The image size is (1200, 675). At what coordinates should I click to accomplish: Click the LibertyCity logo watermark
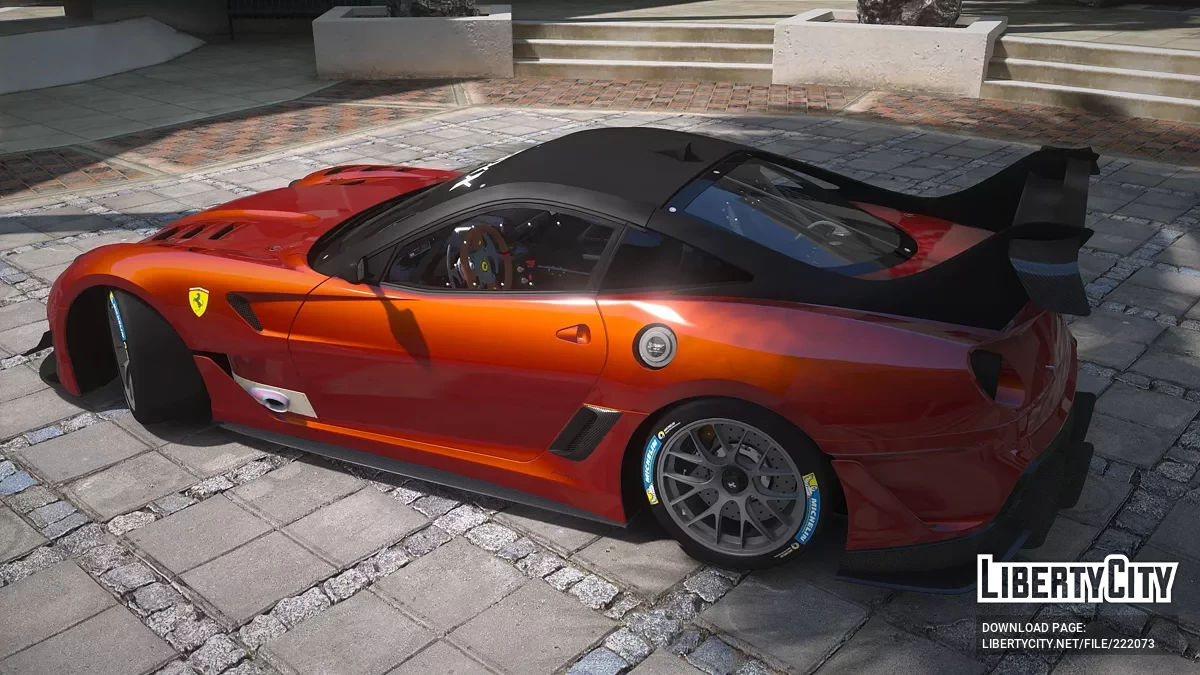tap(1077, 580)
